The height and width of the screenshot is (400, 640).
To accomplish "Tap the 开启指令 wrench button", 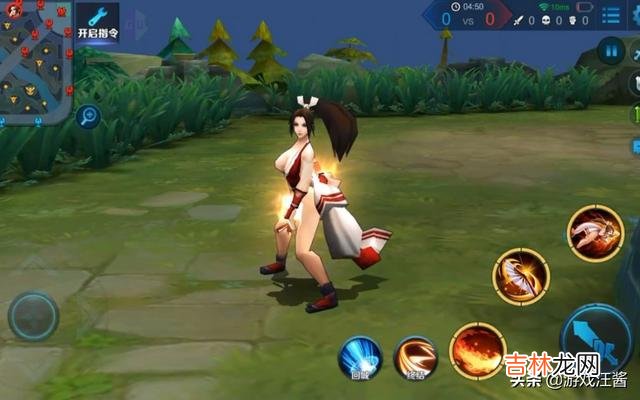I will click(x=97, y=20).
